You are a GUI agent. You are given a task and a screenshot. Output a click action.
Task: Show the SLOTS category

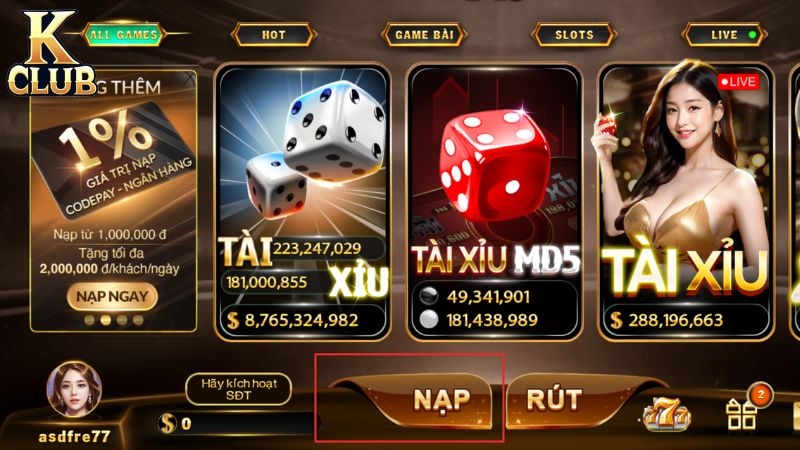574,34
